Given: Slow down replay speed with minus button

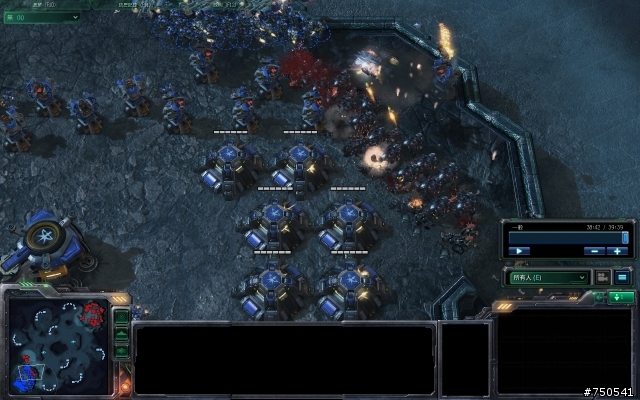Looking at the screenshot, I should 593,251.
